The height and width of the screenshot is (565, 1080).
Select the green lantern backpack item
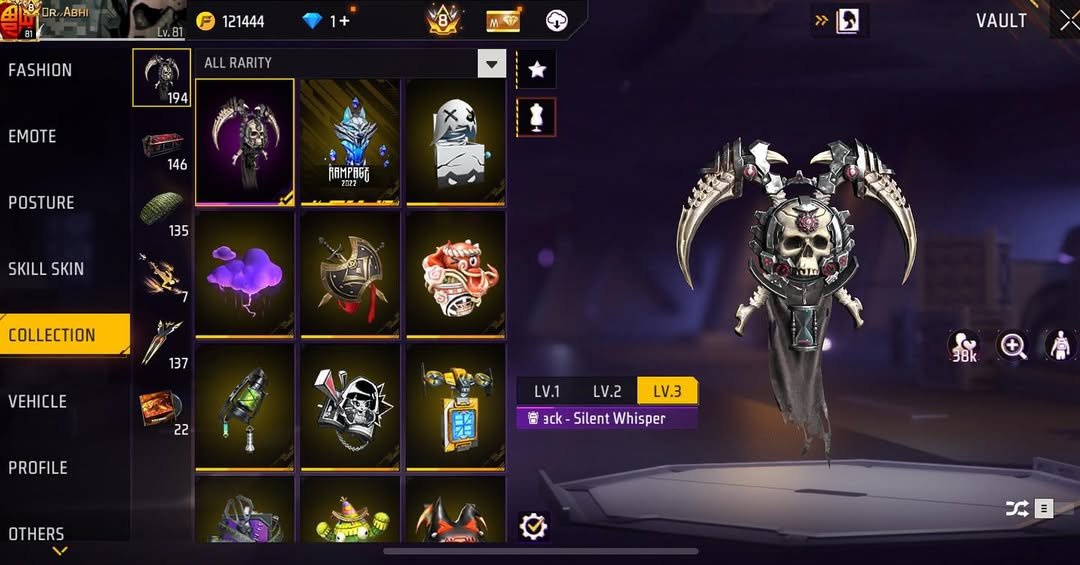tap(245, 405)
